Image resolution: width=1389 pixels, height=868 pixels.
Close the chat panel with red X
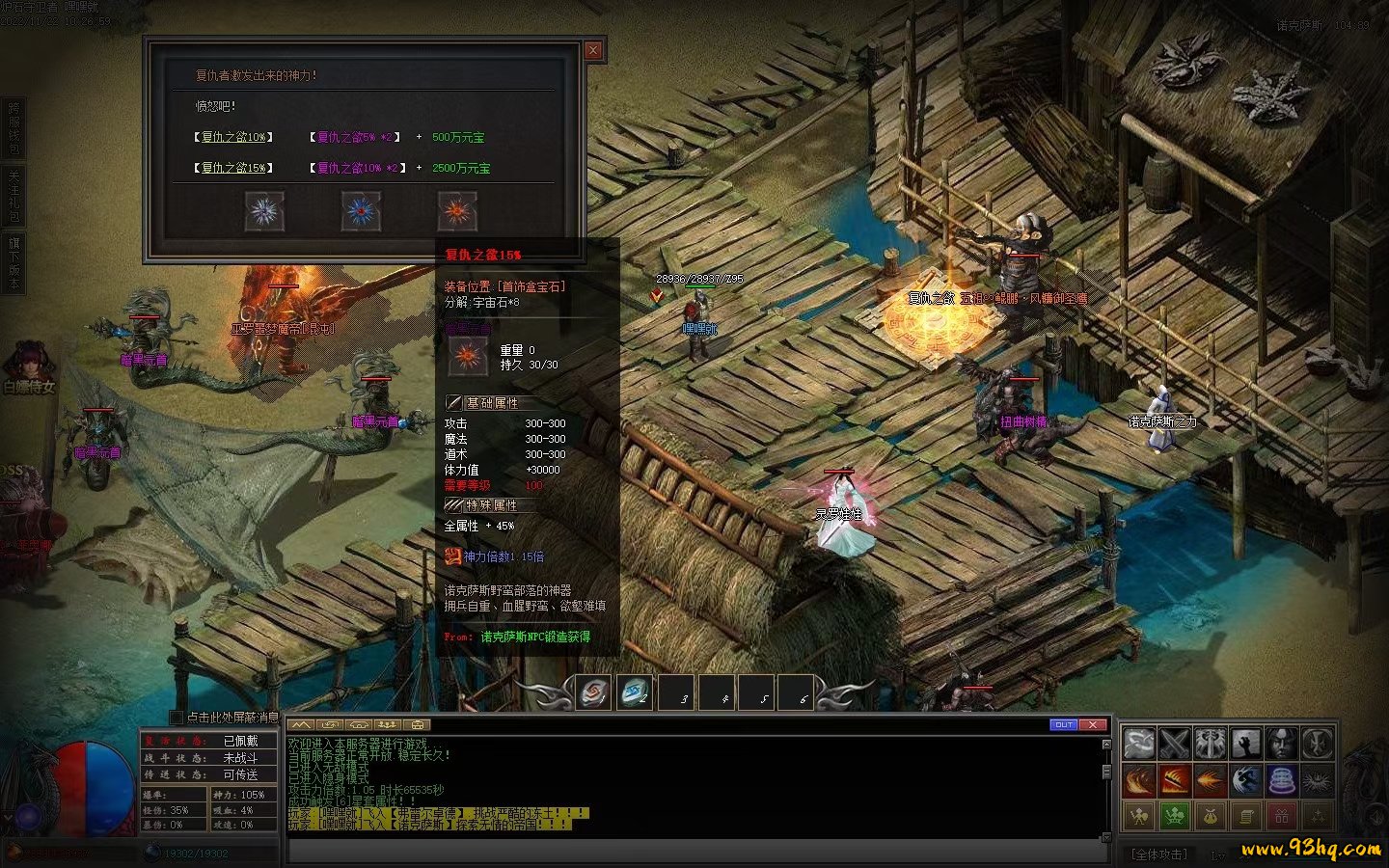[1092, 724]
